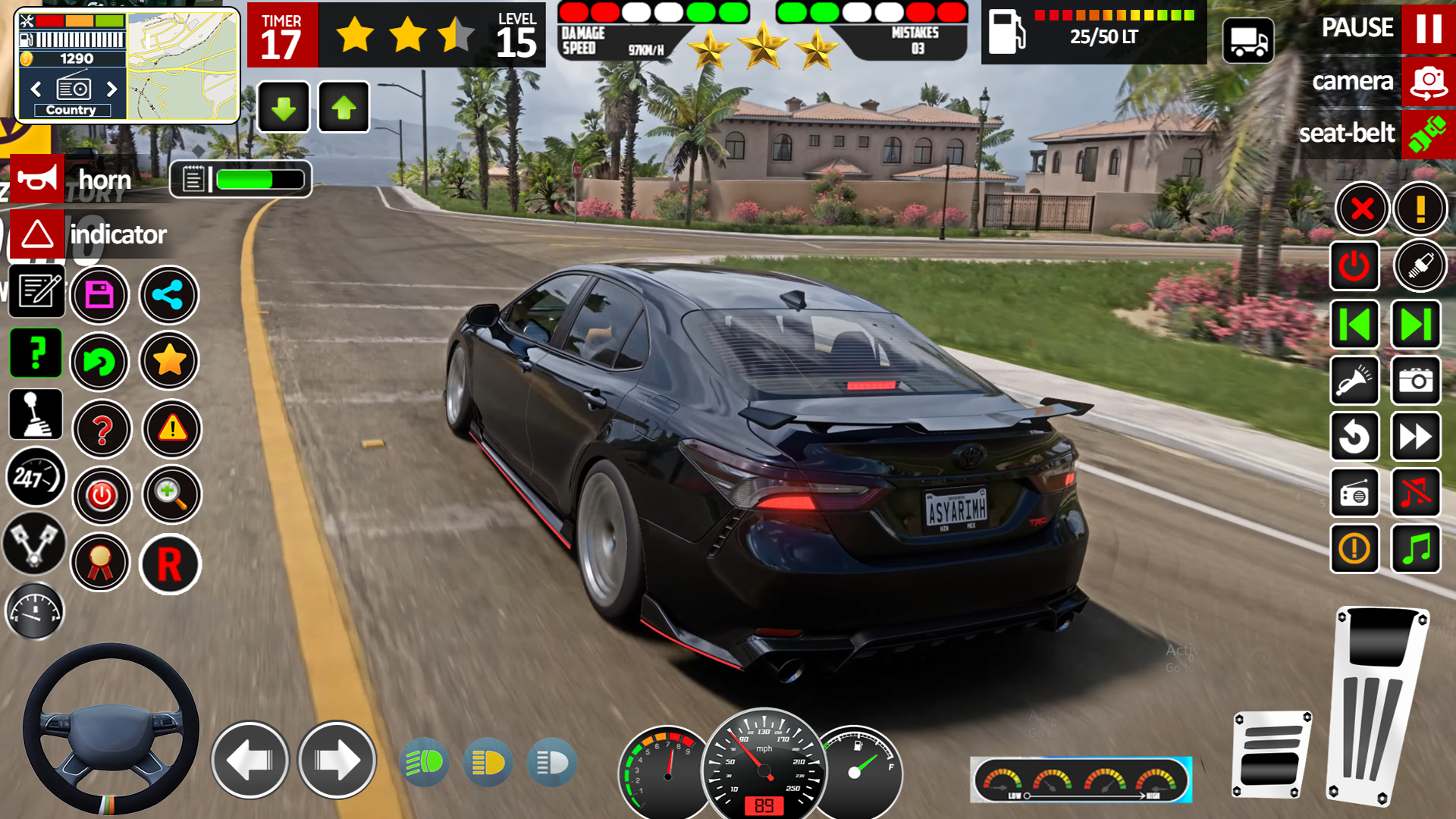Viewport: 1456px width, 819px height.
Task: Mute the music with crossed note icon
Action: coord(1415,493)
